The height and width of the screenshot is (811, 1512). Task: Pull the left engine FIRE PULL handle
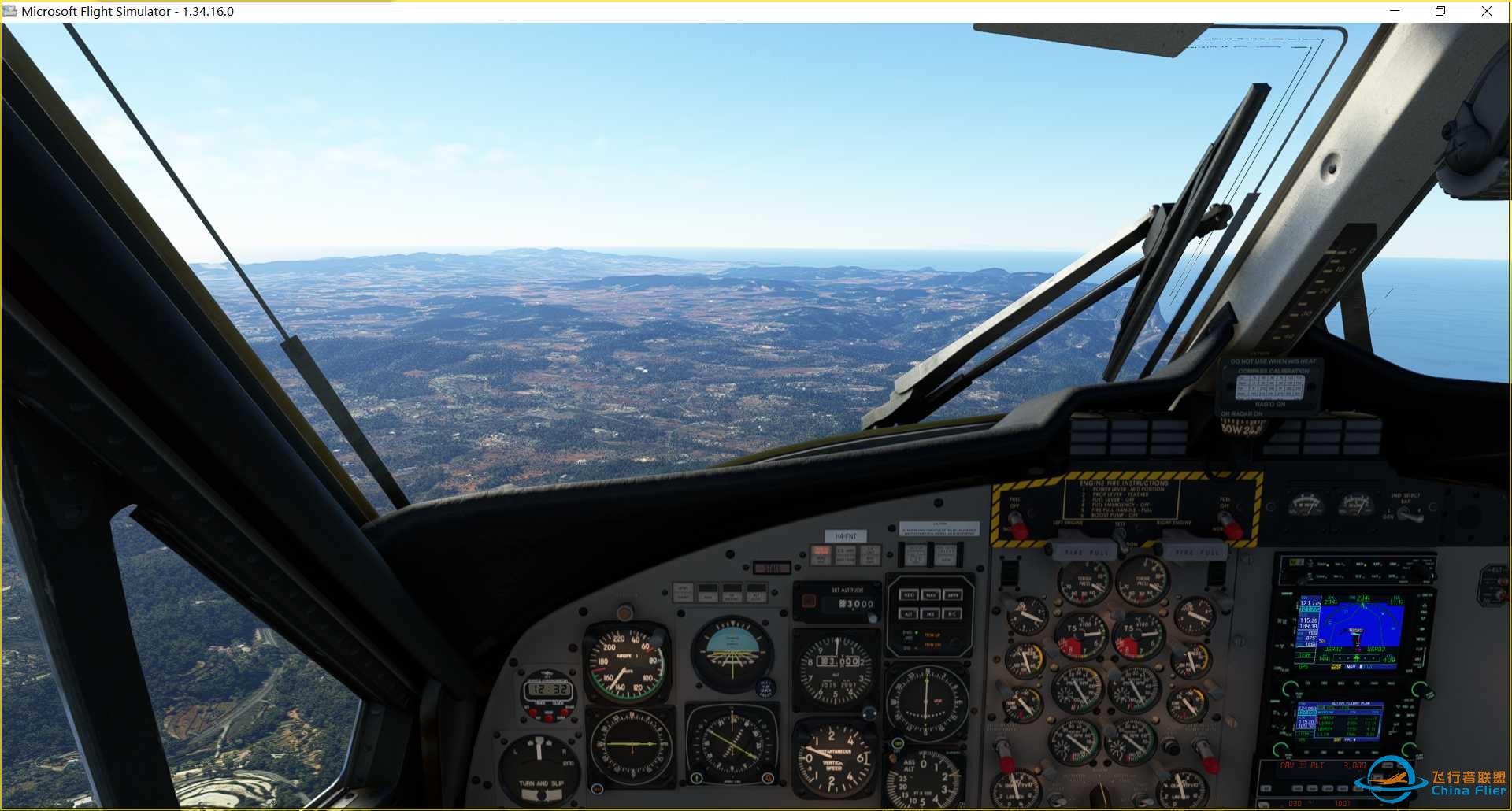coord(1085,552)
